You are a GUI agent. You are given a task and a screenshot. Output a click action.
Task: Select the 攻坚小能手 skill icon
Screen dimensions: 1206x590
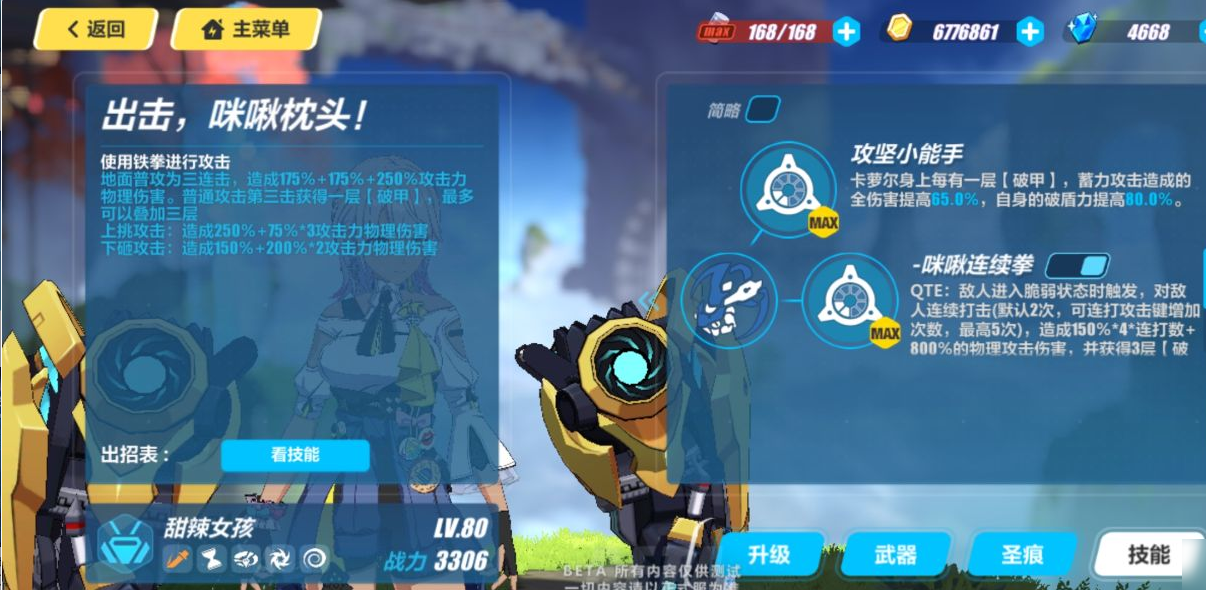(788, 188)
